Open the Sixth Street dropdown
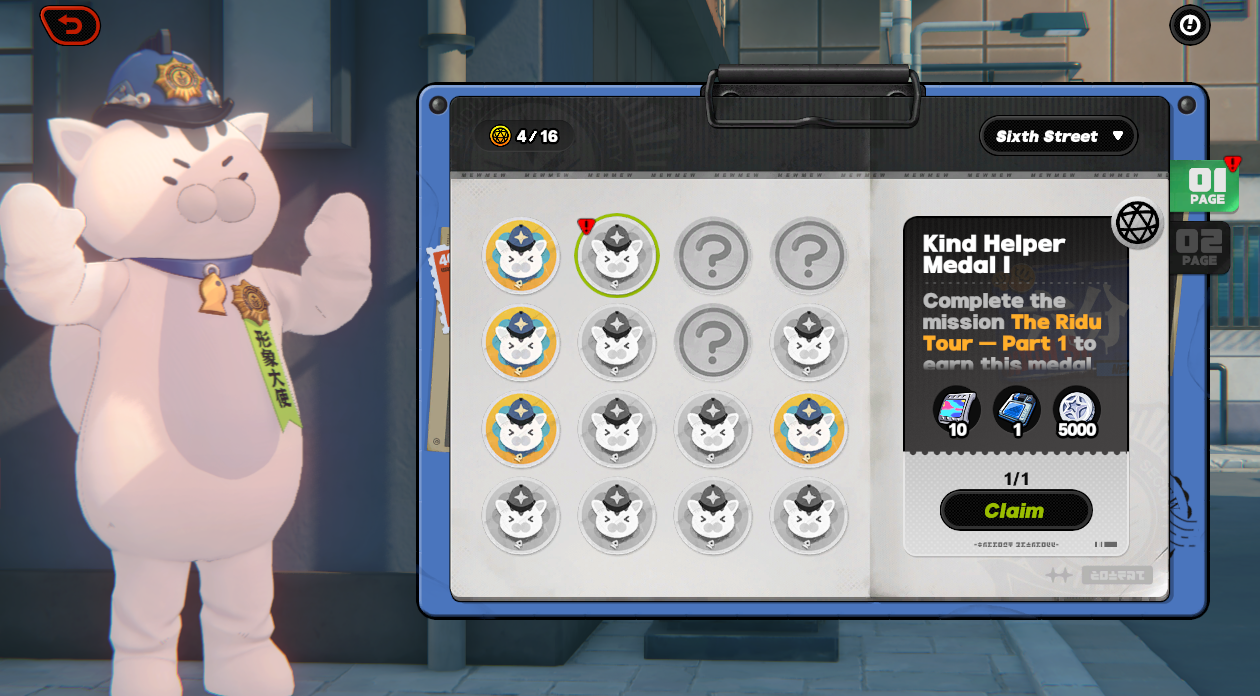This screenshot has width=1260, height=696. point(1059,136)
